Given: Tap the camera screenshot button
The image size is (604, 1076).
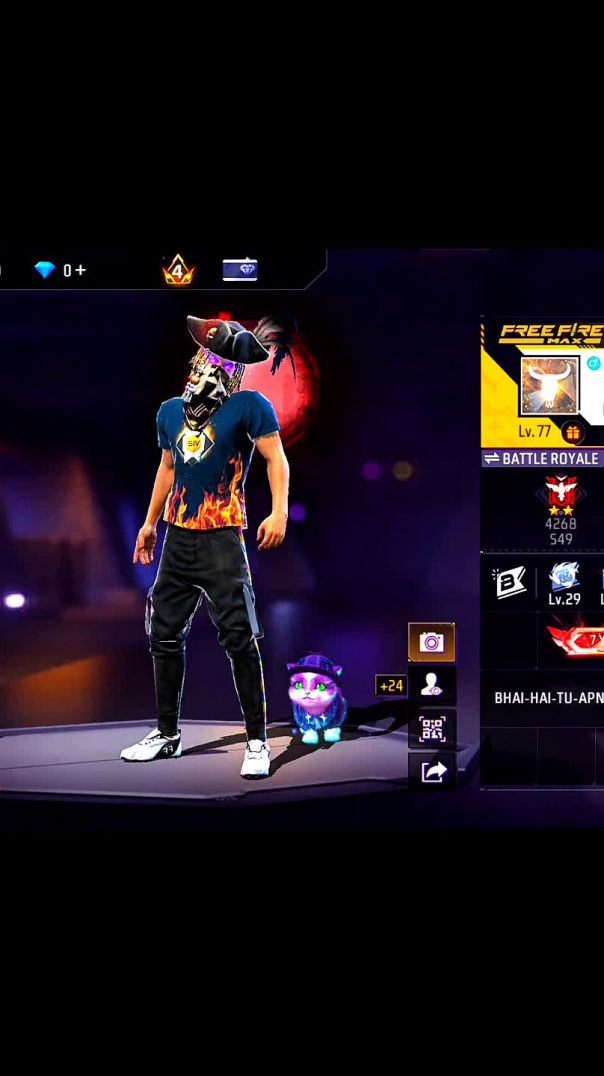Looking at the screenshot, I should point(431,642).
